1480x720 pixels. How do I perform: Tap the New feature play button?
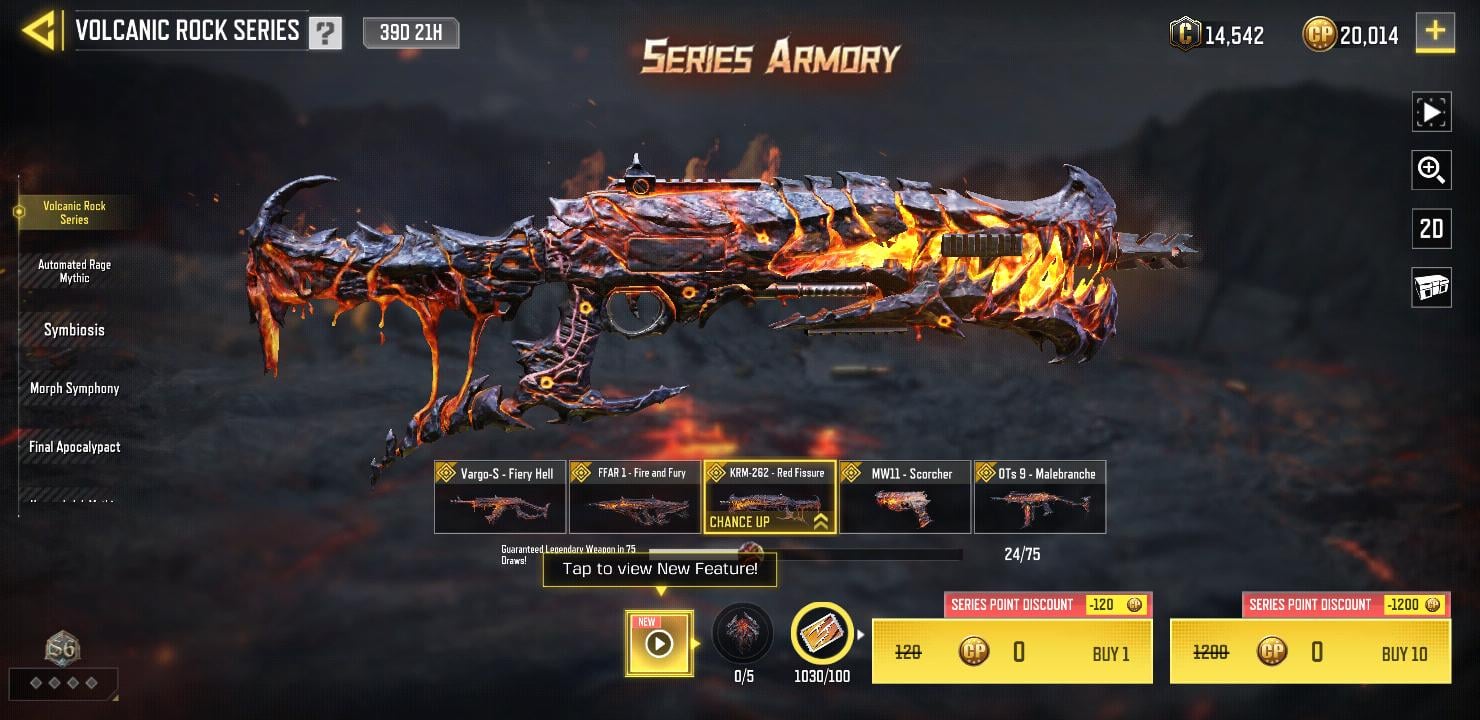[x=659, y=643]
